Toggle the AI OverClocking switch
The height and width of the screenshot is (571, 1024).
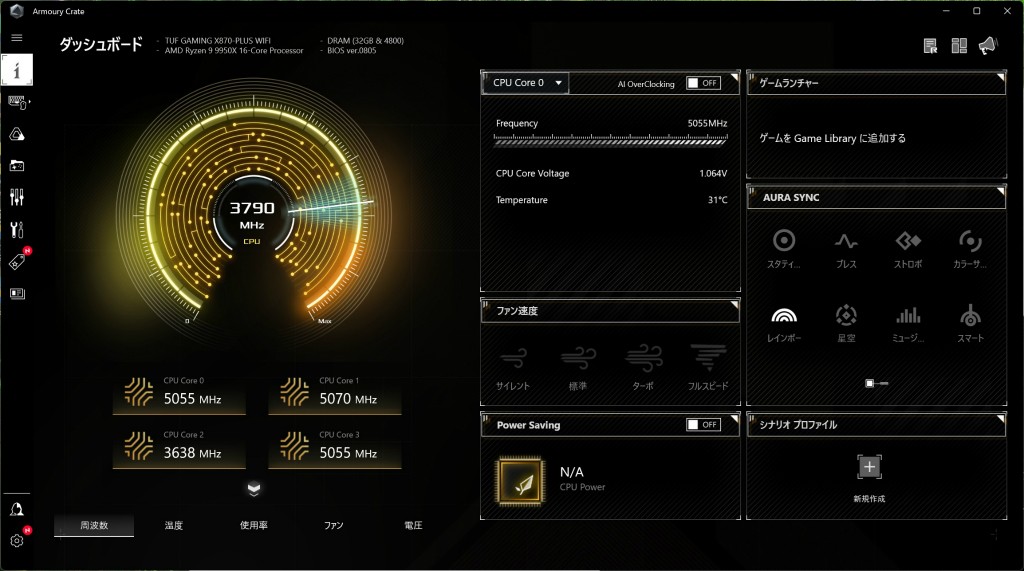tap(703, 83)
